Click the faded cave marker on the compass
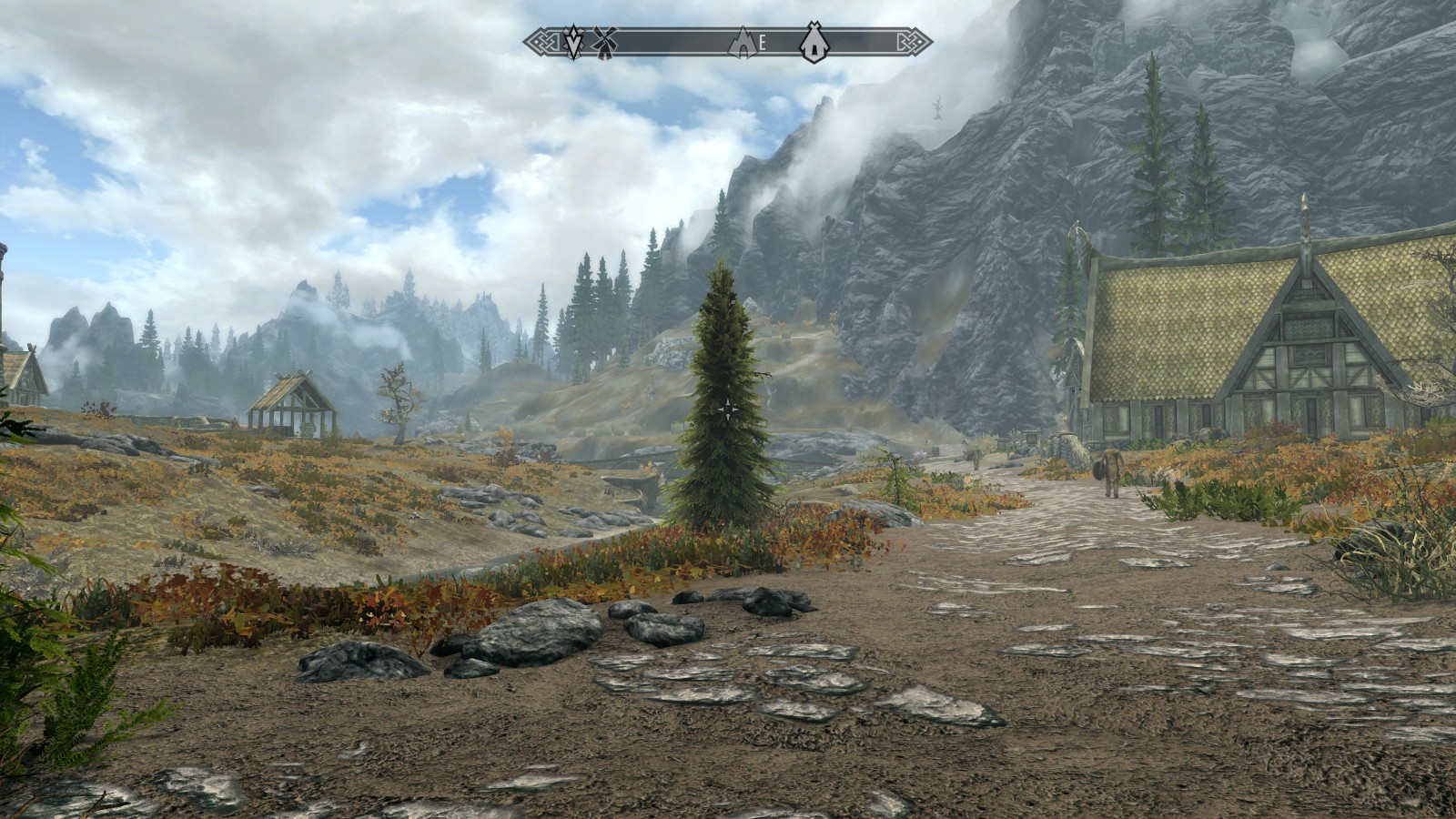1456x819 pixels. coord(743,41)
